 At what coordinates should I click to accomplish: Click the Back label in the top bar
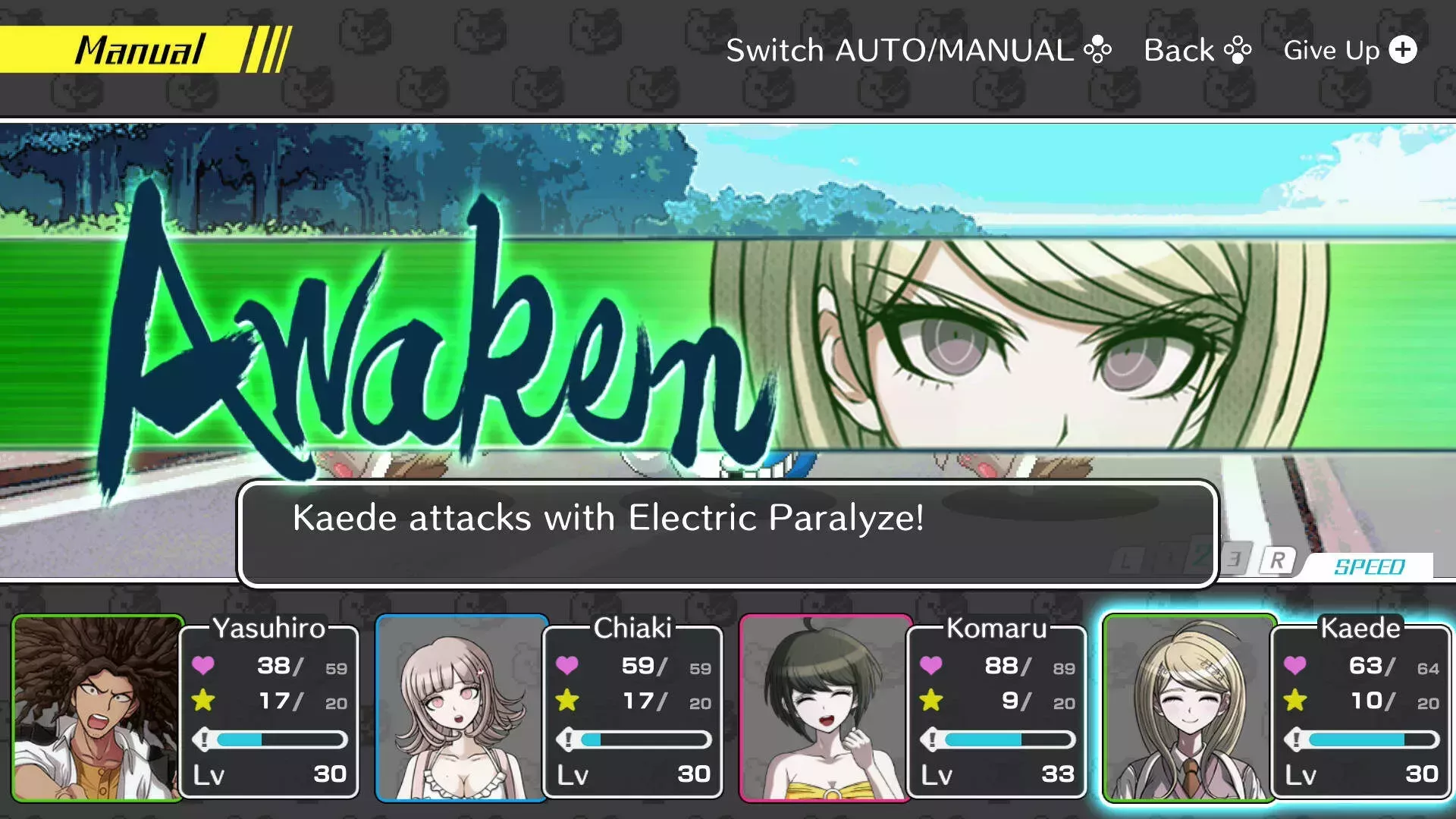(1197, 50)
